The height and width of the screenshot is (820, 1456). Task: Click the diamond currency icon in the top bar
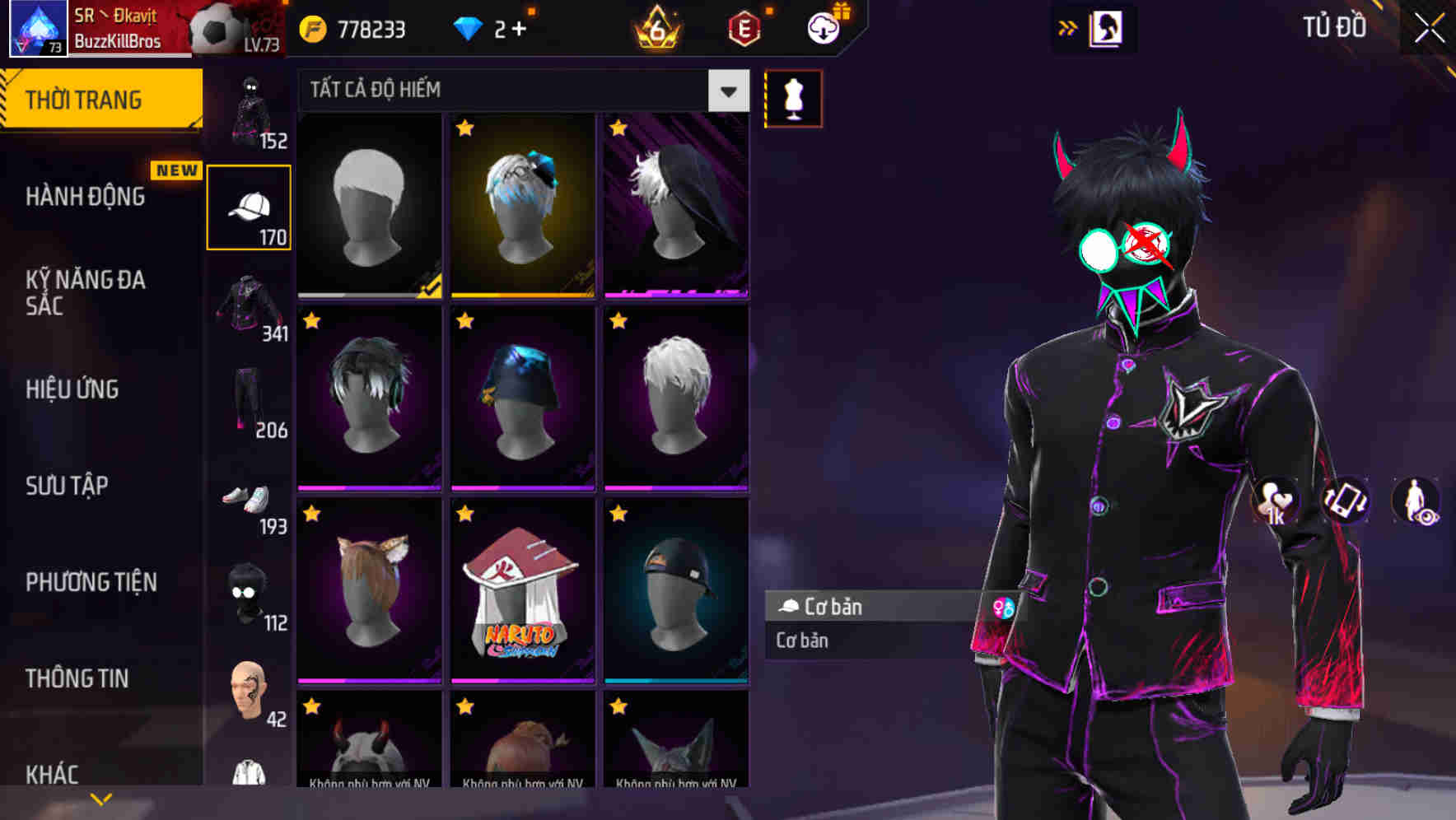point(468,27)
